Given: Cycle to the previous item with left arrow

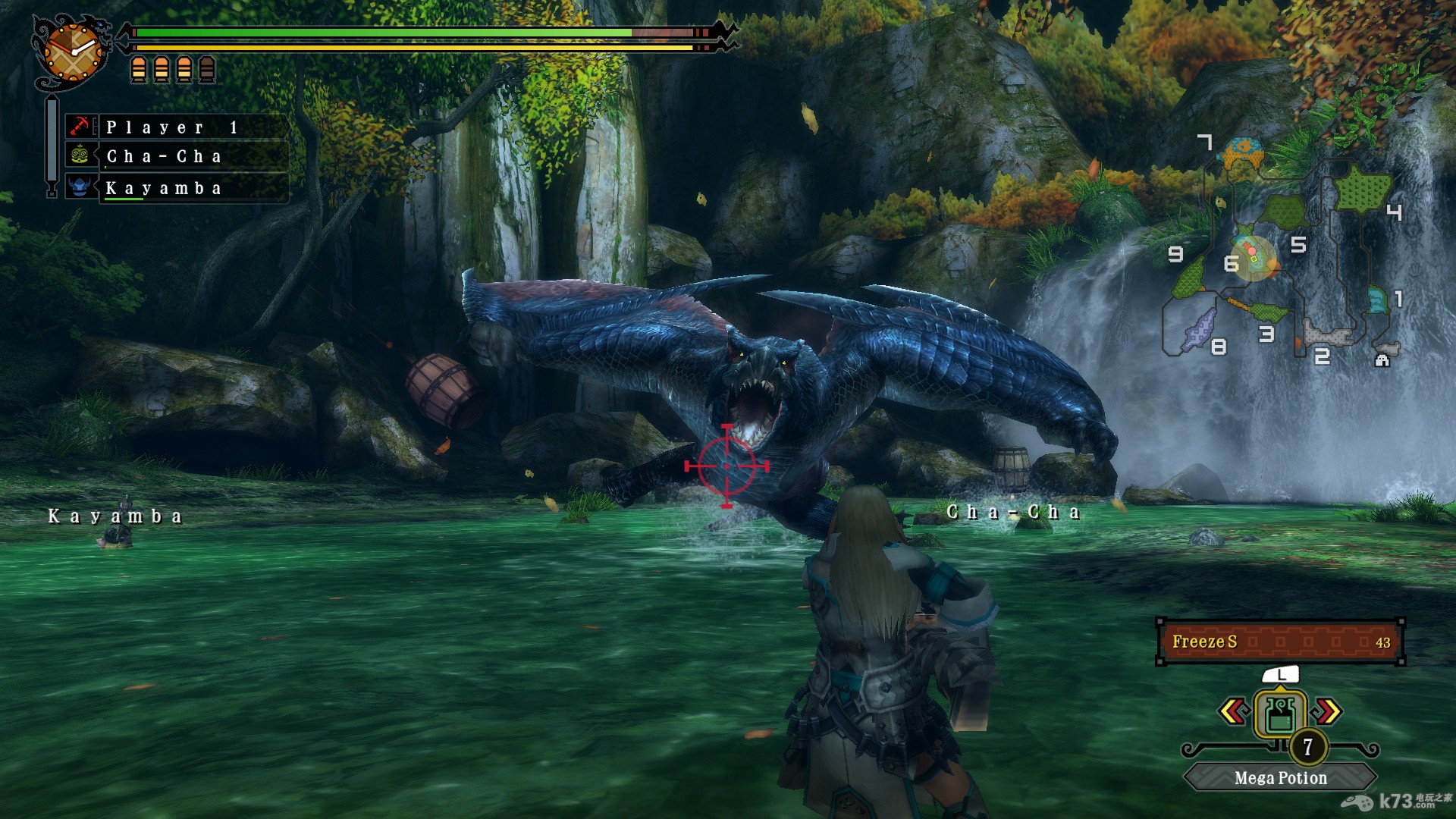Looking at the screenshot, I should (x=1234, y=711).
